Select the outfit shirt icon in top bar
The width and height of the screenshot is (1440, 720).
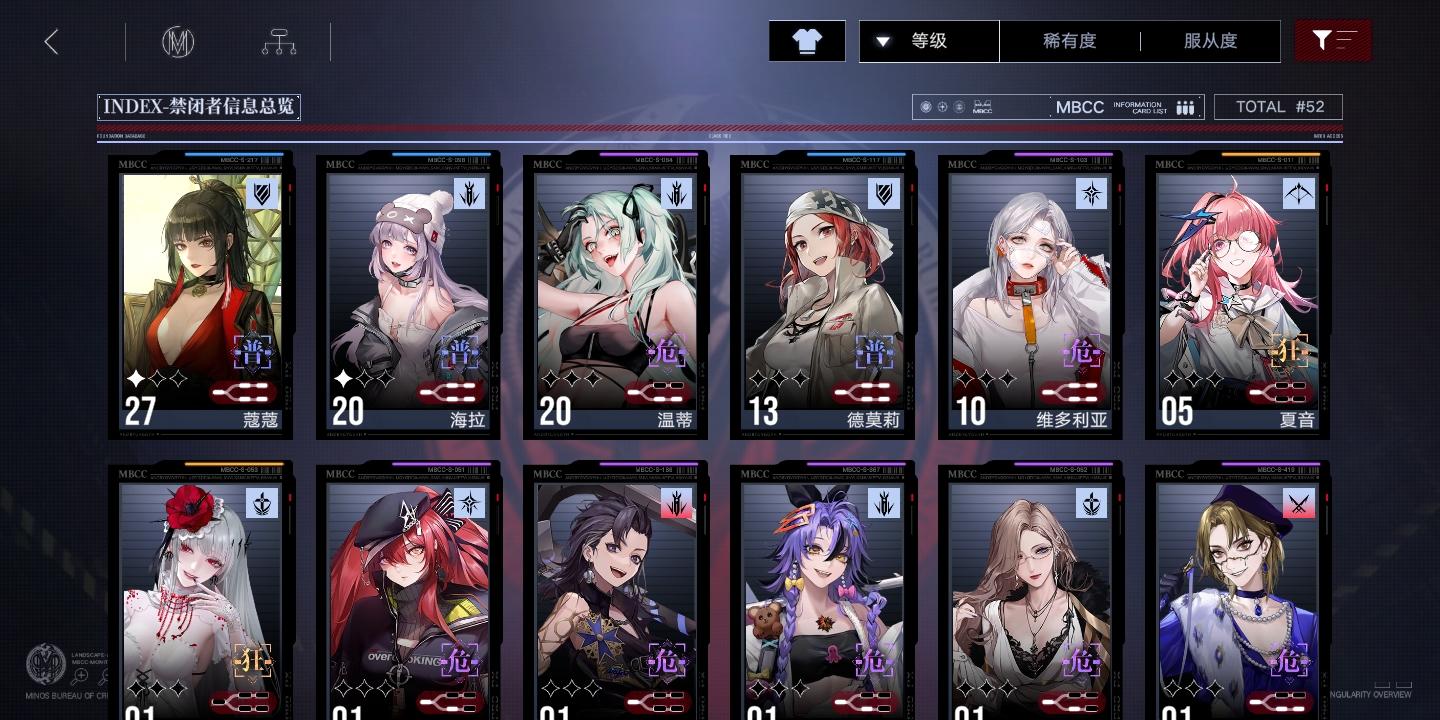tap(807, 41)
